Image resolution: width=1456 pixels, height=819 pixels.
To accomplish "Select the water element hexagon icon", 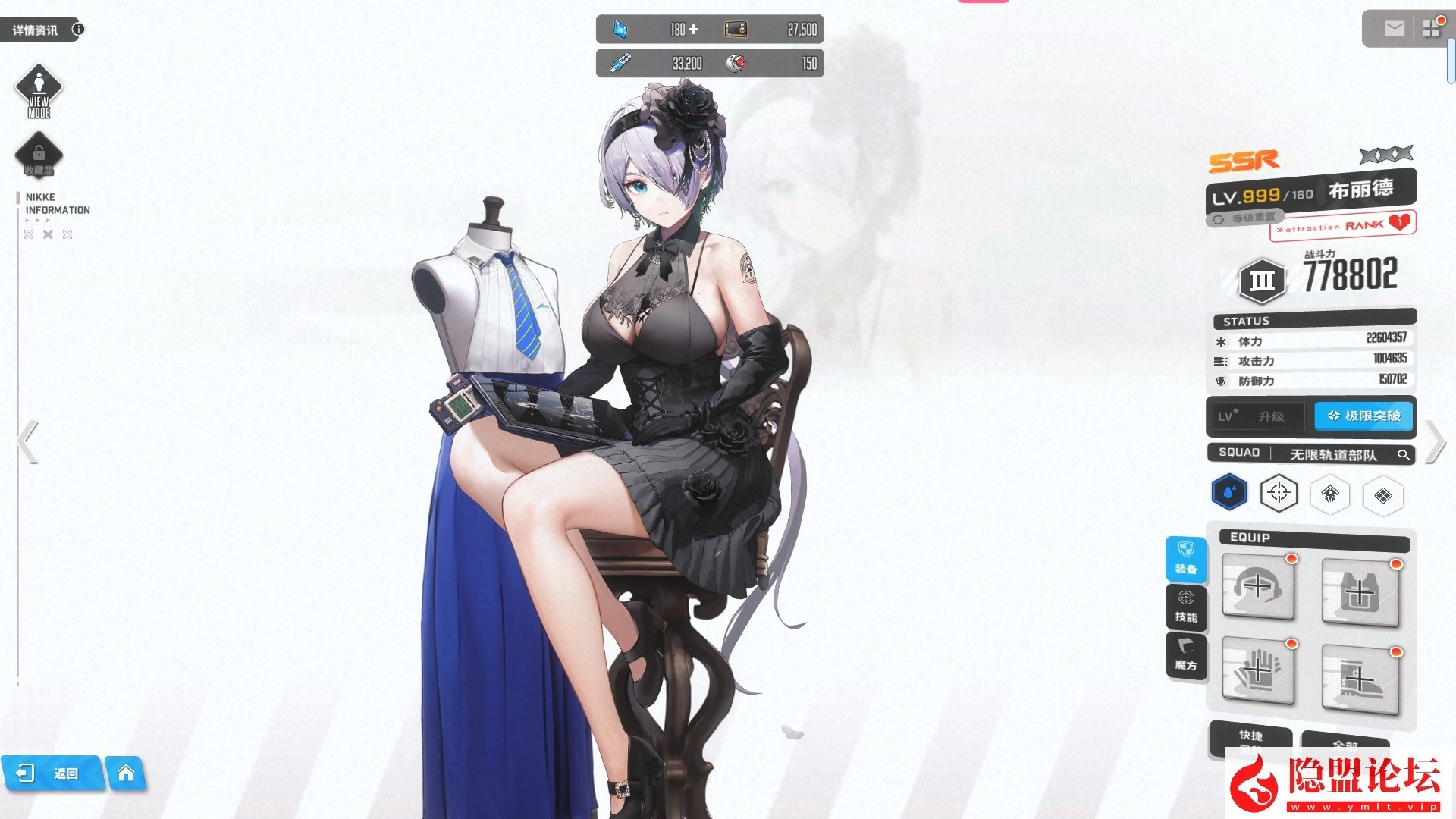I will point(1228,491).
